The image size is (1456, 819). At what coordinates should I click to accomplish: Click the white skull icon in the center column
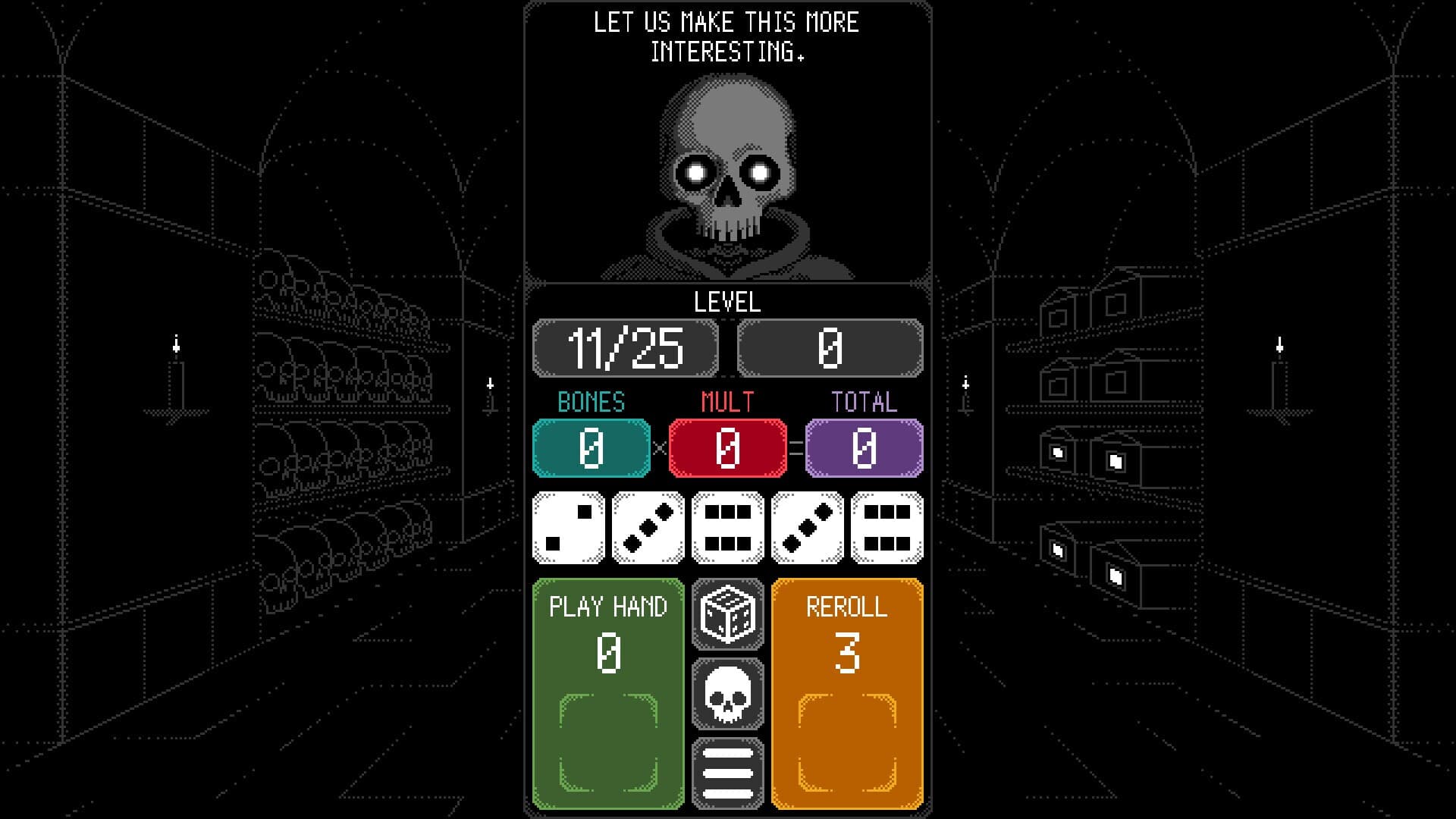click(x=726, y=695)
